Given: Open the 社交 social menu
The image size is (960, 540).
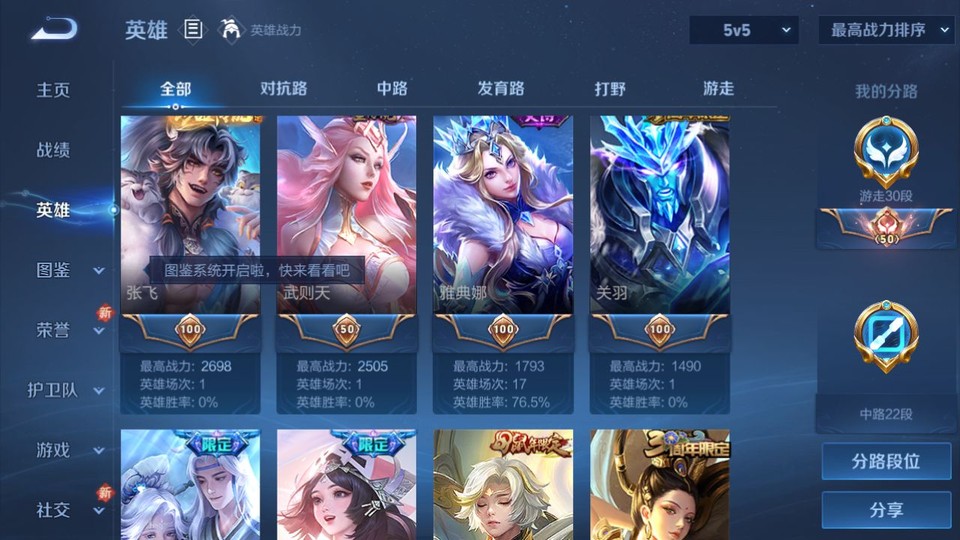Looking at the screenshot, I should (x=66, y=510).
